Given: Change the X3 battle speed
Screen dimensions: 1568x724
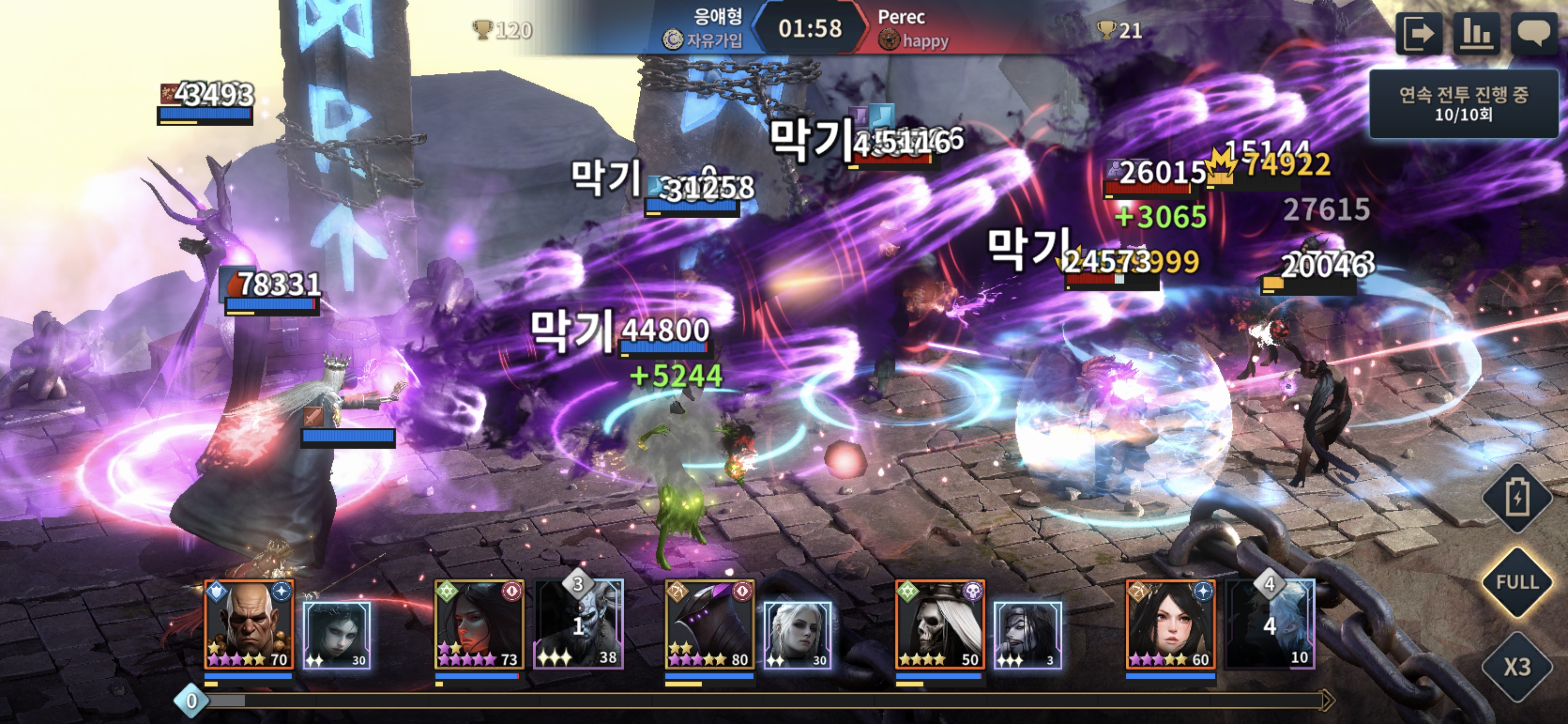Looking at the screenshot, I should coord(1517,667).
